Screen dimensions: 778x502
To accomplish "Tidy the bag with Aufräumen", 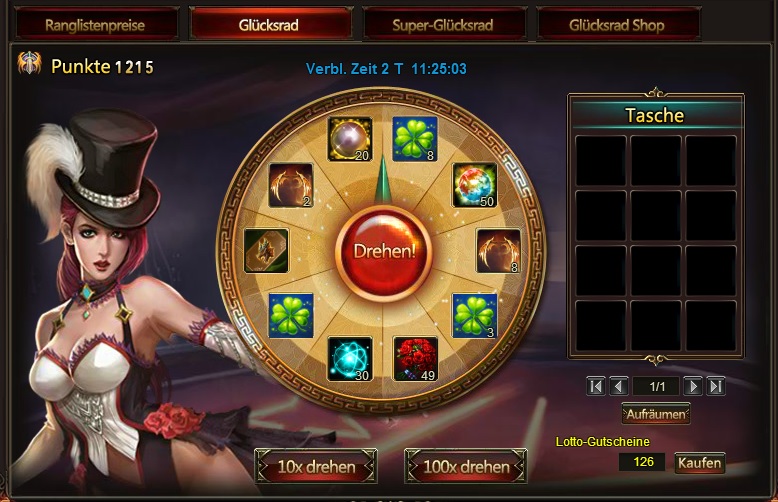I will (656, 413).
